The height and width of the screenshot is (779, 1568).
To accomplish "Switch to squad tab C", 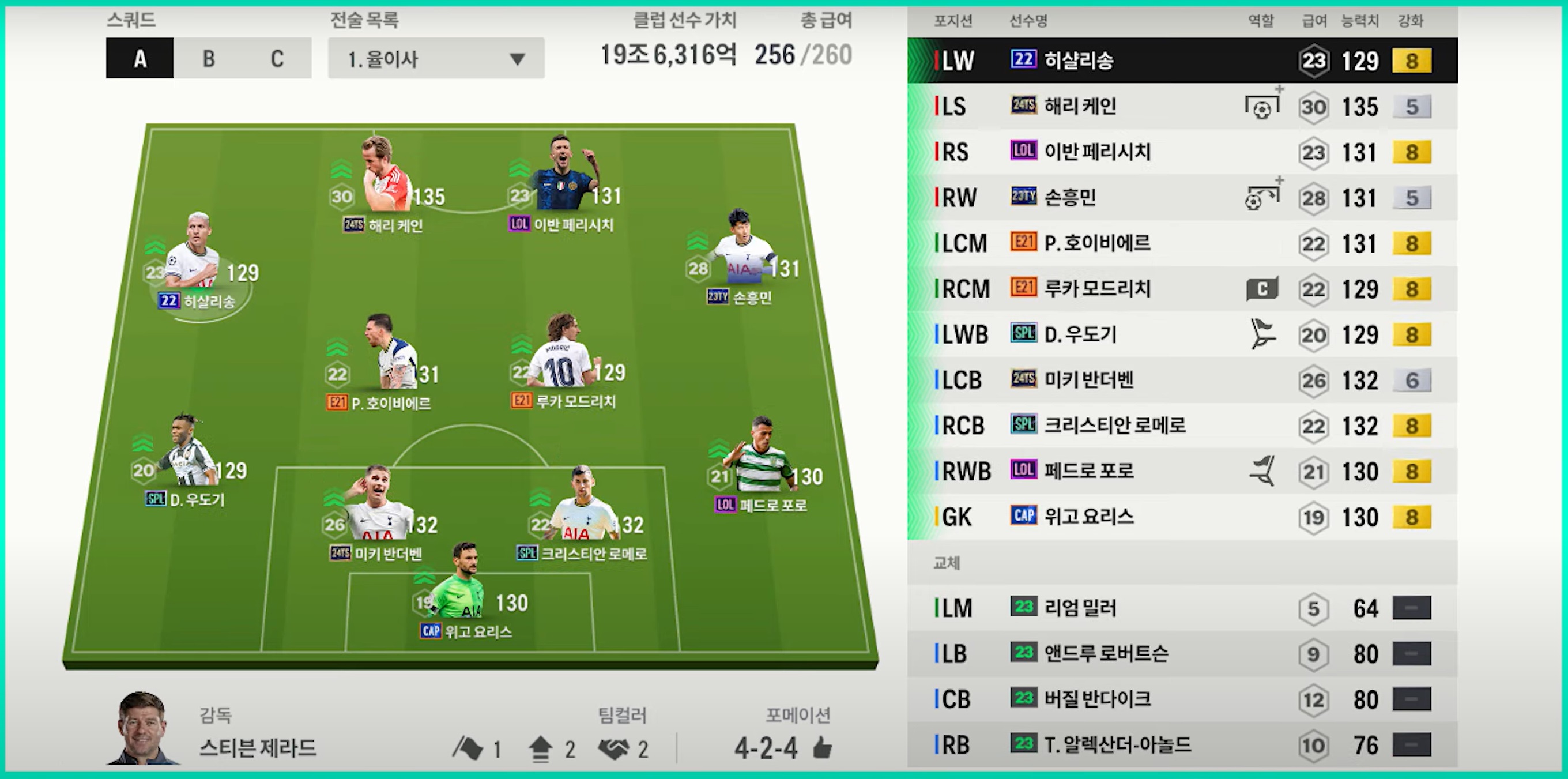I will click(277, 58).
